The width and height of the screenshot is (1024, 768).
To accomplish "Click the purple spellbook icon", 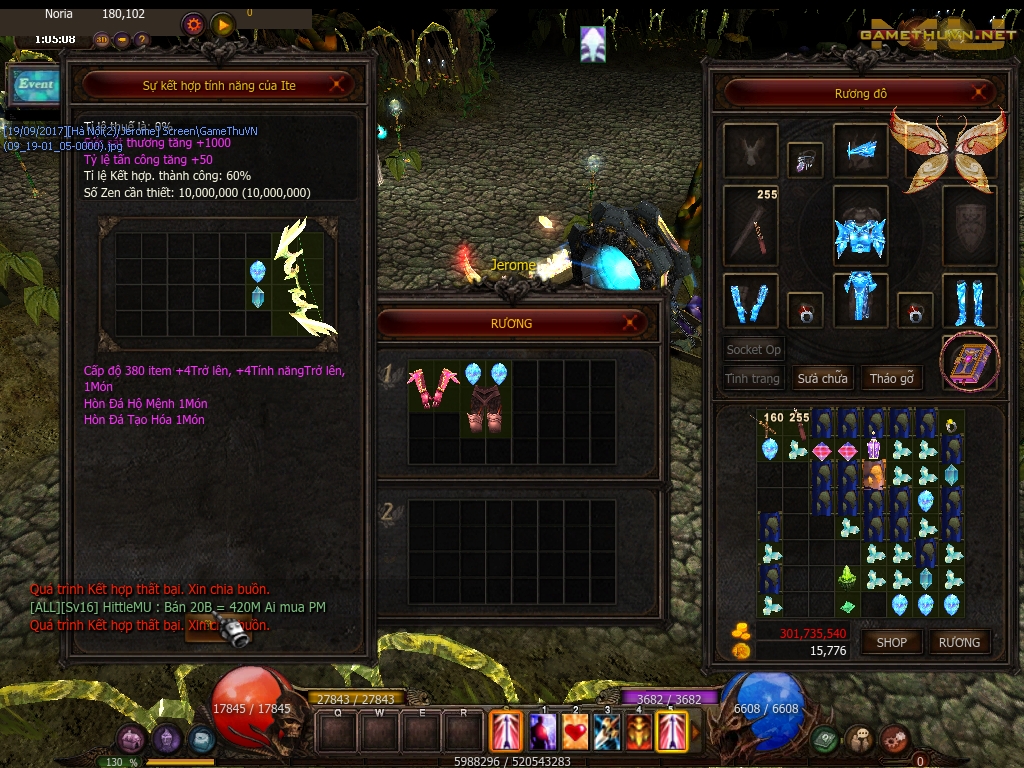I will point(969,362).
